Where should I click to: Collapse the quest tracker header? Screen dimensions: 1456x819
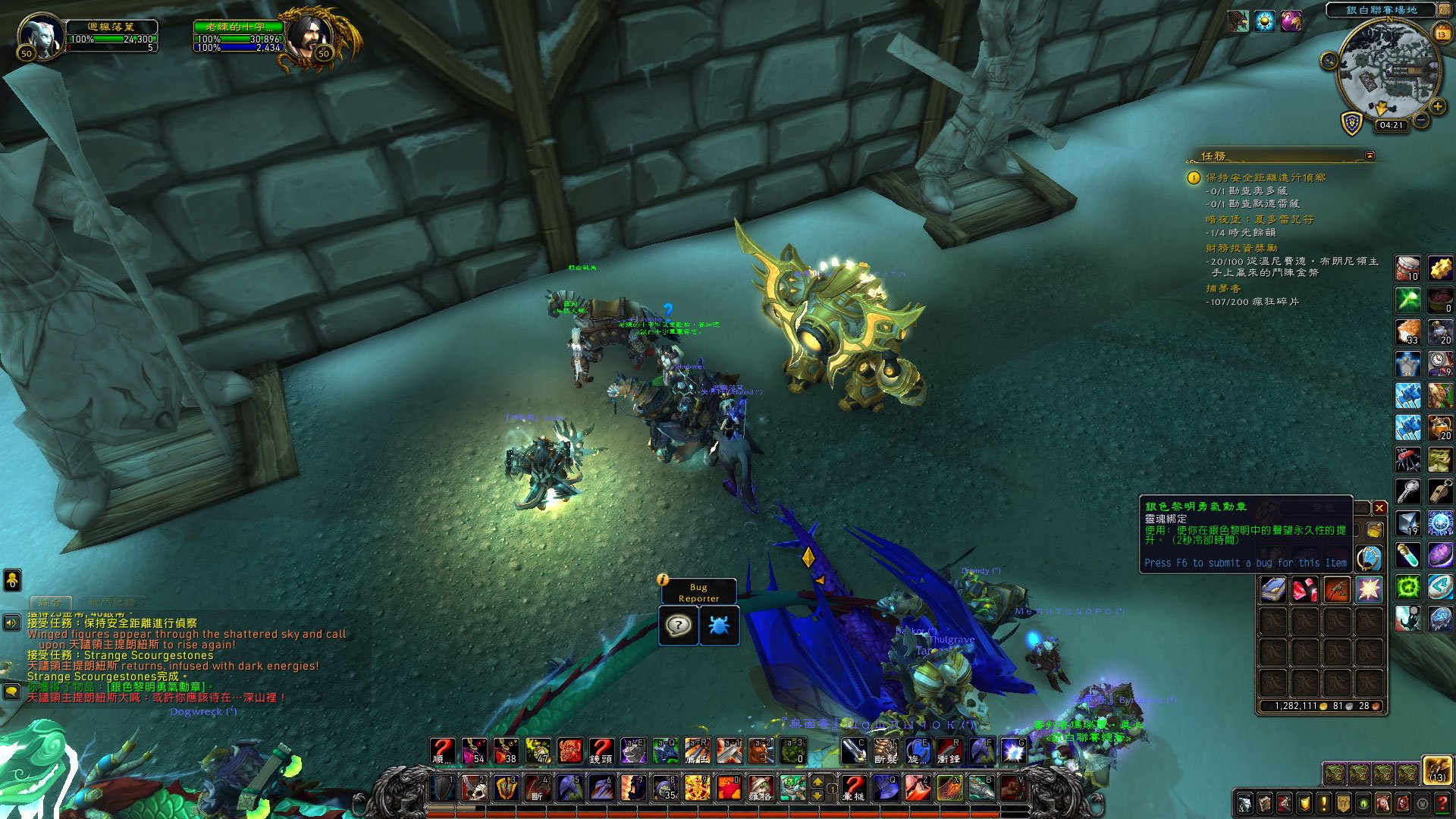click(1370, 155)
